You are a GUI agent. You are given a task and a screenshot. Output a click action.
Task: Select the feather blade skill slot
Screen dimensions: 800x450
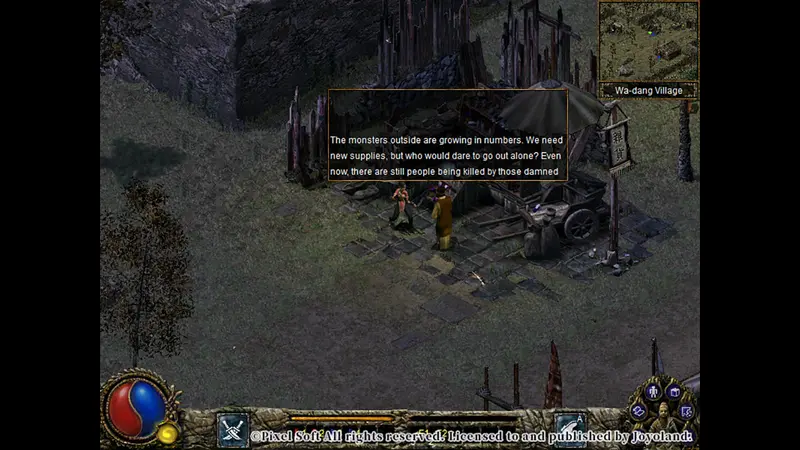coord(570,429)
